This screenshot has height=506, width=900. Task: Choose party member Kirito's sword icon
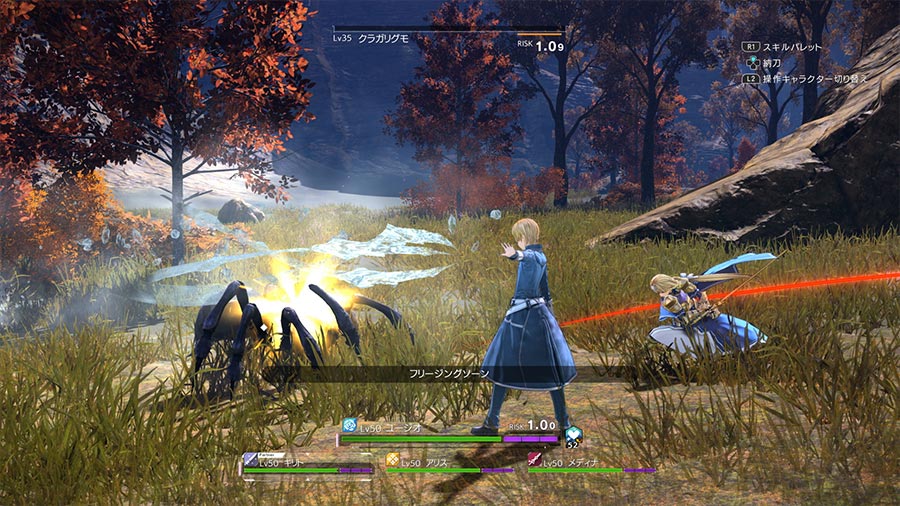250,460
